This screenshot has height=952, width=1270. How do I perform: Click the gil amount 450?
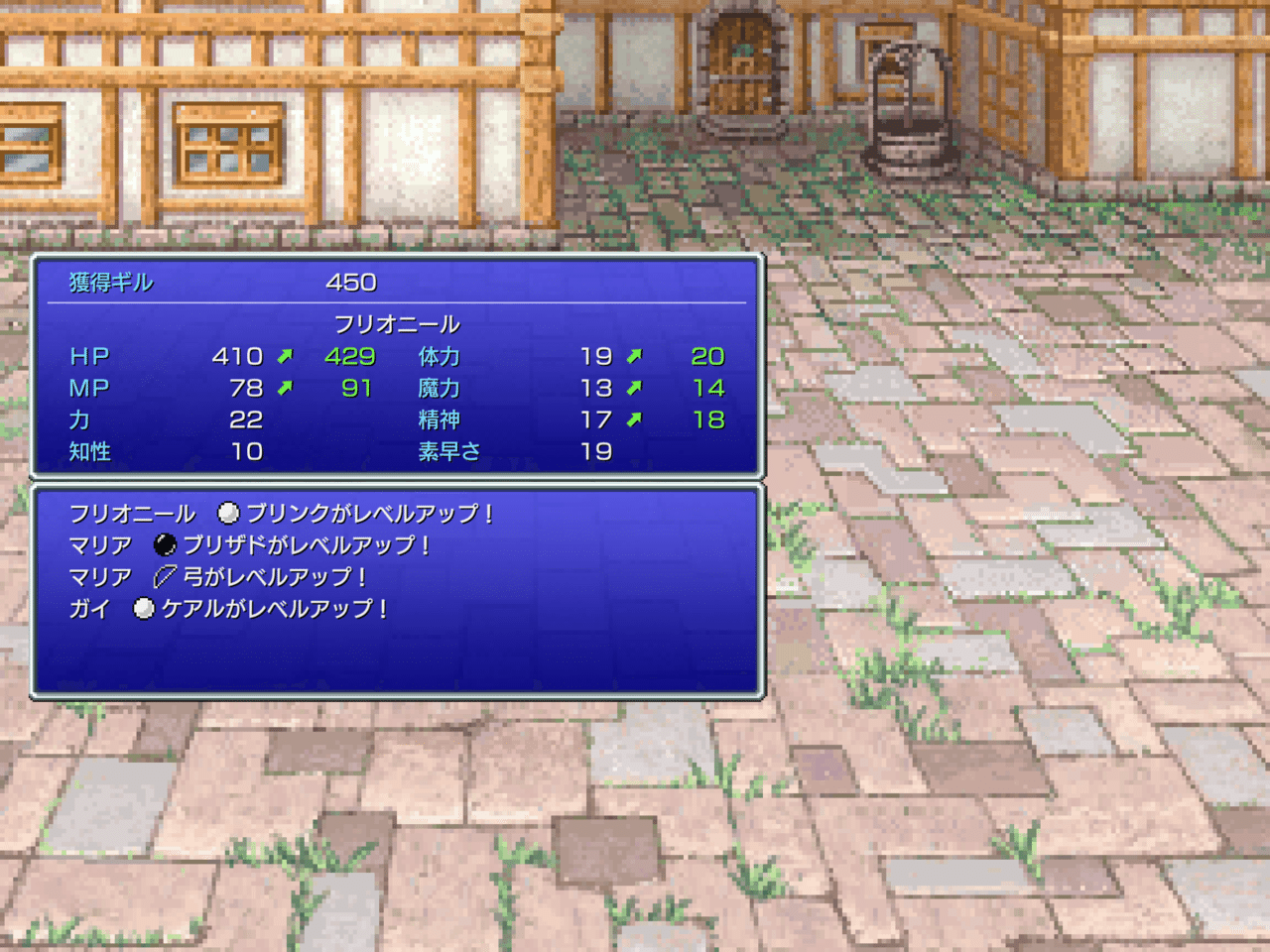(352, 282)
